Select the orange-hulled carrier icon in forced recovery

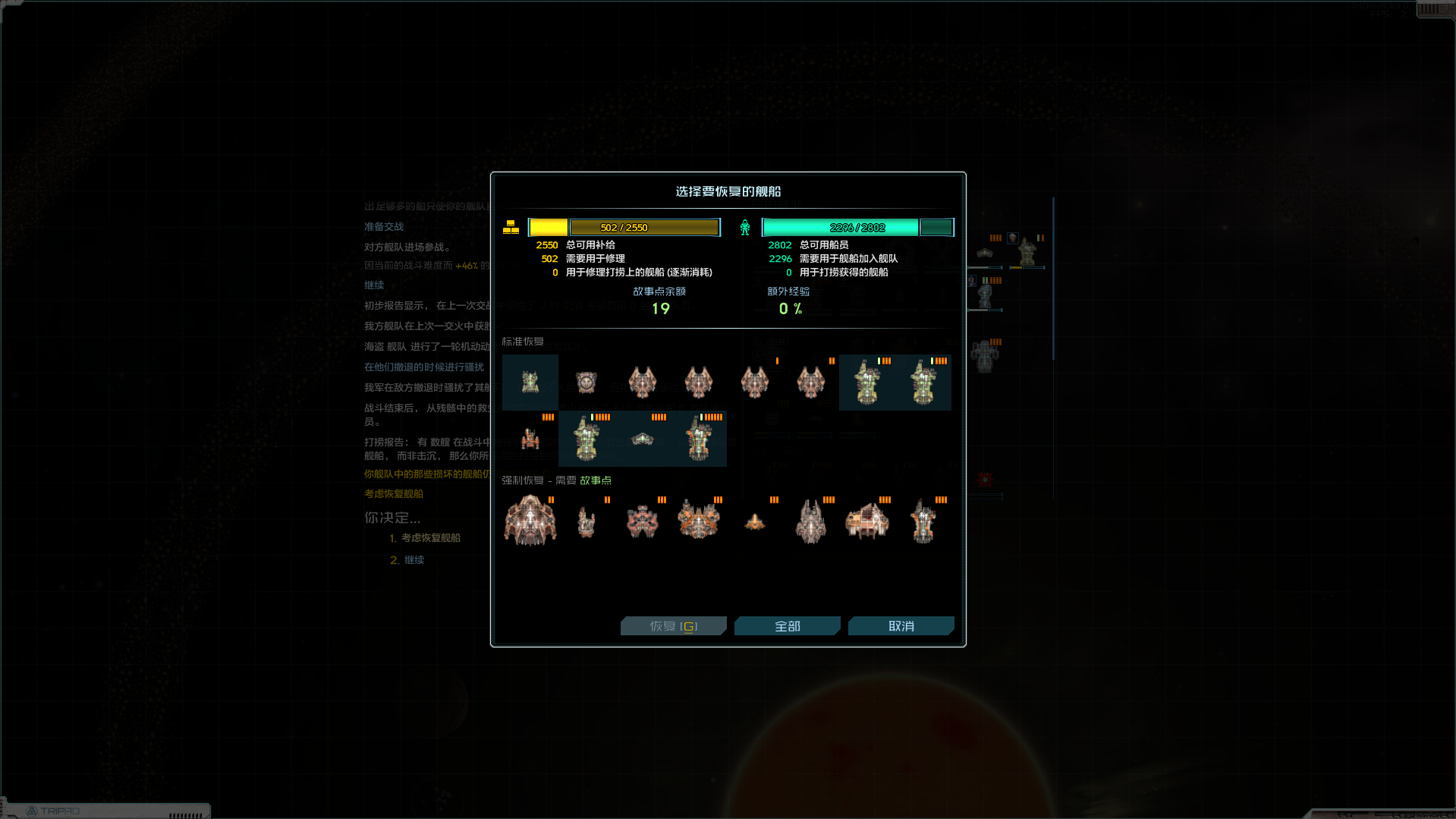pos(867,520)
